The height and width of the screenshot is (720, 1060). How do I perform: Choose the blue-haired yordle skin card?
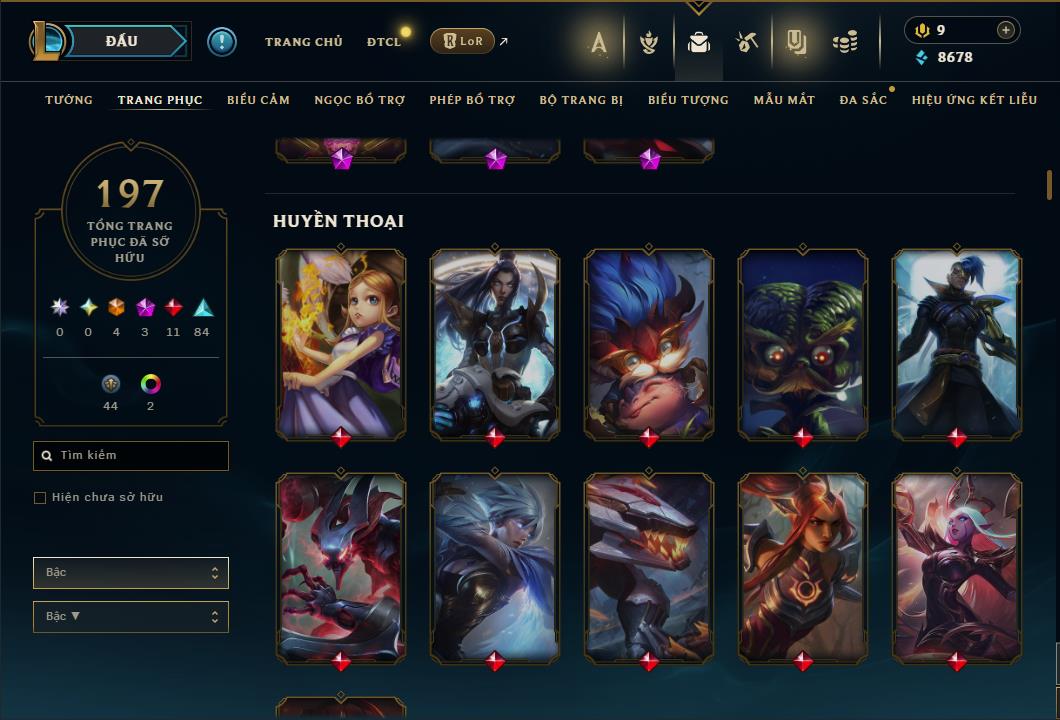[649, 343]
